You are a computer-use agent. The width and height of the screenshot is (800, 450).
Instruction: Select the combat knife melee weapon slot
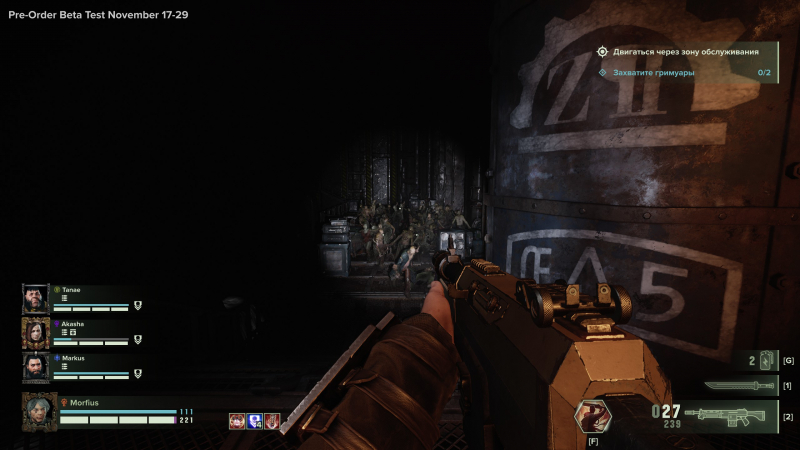tap(738, 385)
